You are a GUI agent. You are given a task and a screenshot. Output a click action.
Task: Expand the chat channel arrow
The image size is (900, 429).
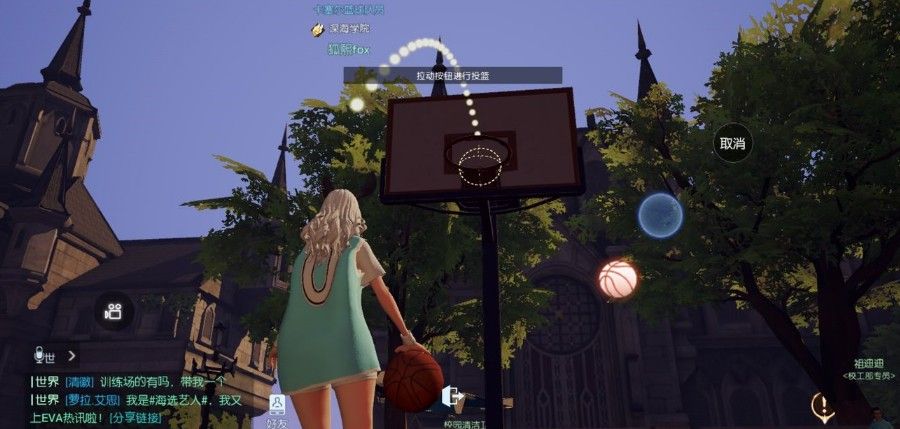click(72, 355)
